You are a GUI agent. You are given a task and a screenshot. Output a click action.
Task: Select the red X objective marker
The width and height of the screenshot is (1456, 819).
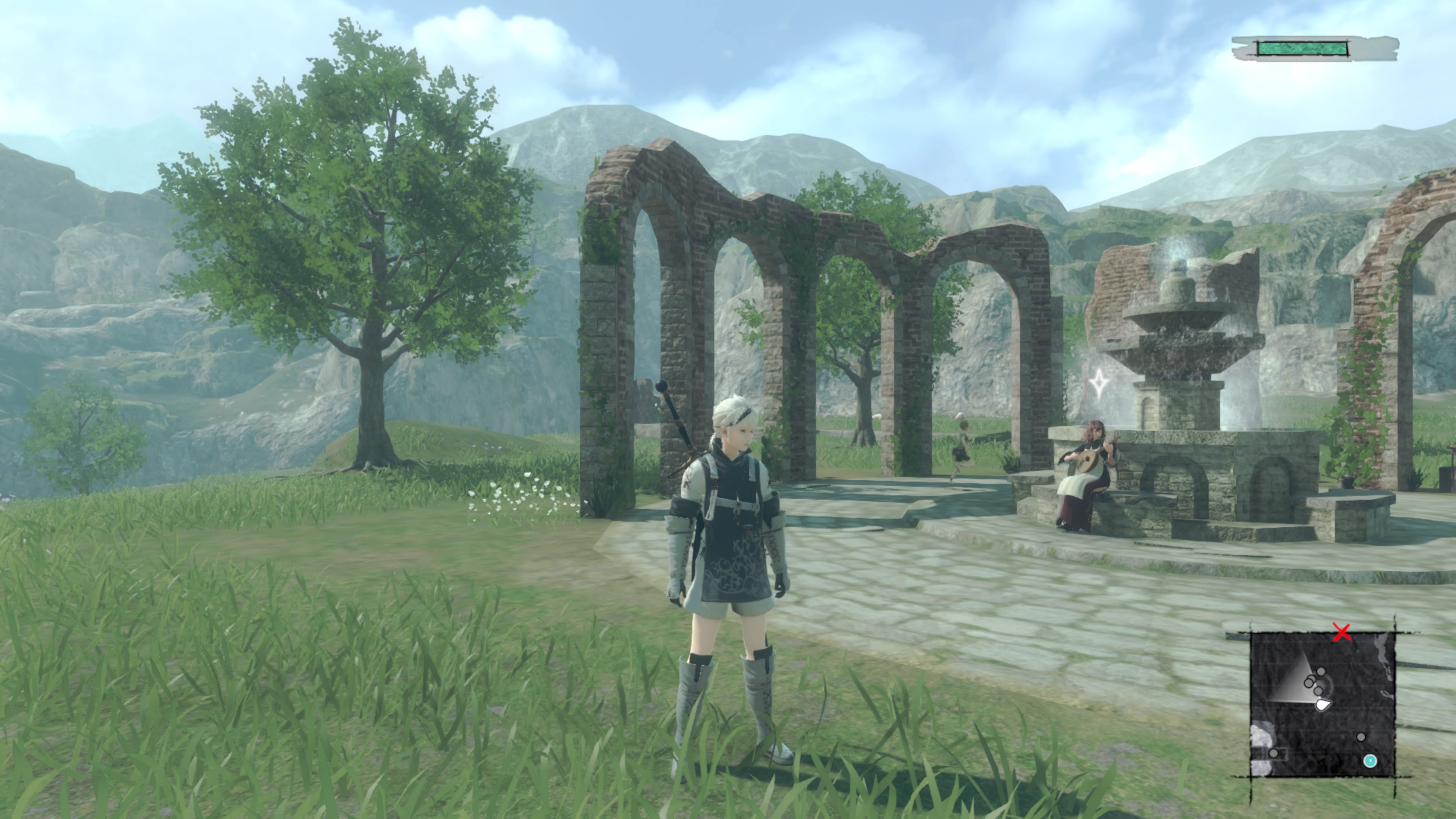[x=1342, y=632]
